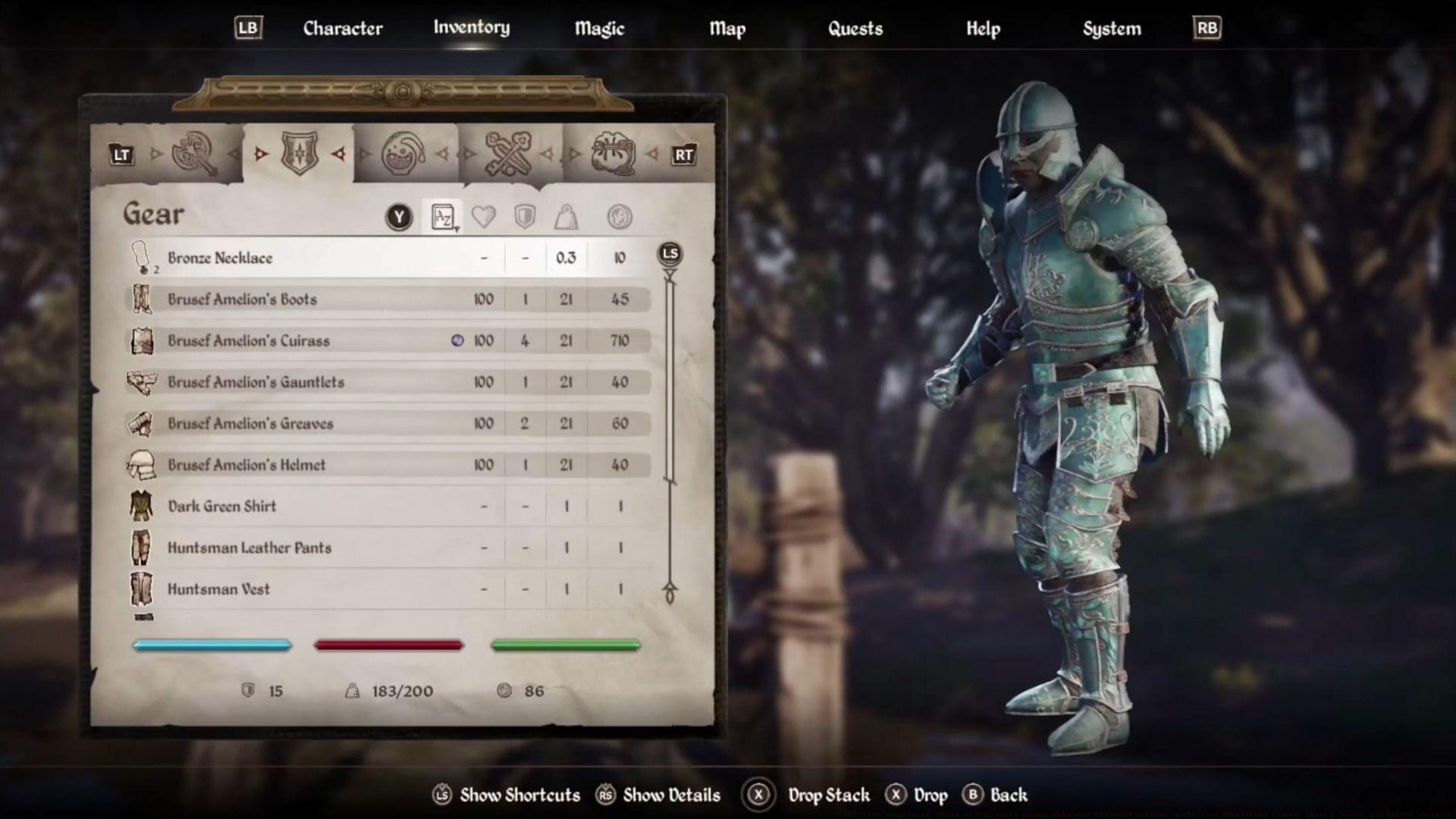Sort gear by weight icon
1456x819 pixels.
click(566, 218)
